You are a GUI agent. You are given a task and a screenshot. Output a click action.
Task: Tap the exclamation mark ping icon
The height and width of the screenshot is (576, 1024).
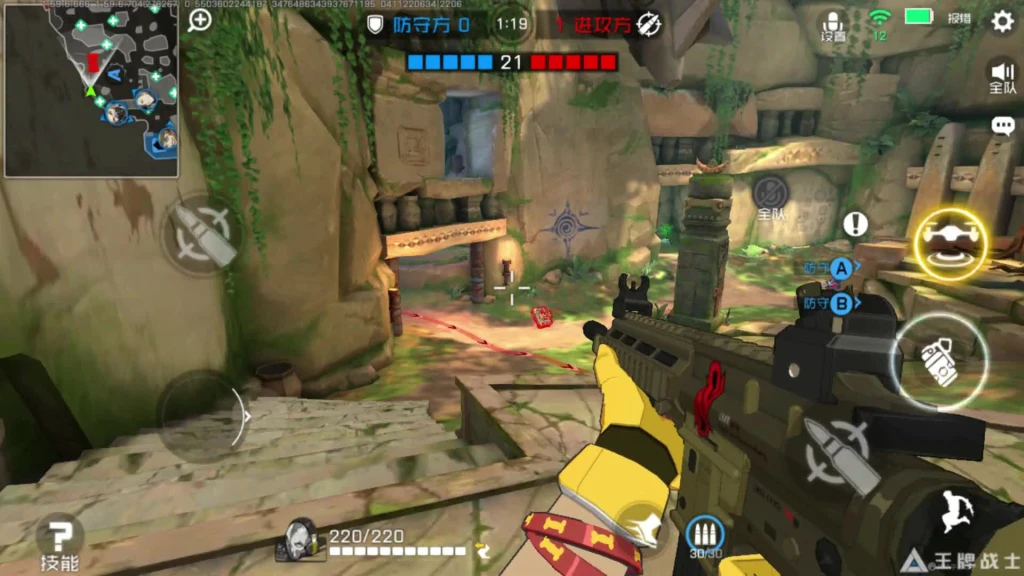coord(855,224)
